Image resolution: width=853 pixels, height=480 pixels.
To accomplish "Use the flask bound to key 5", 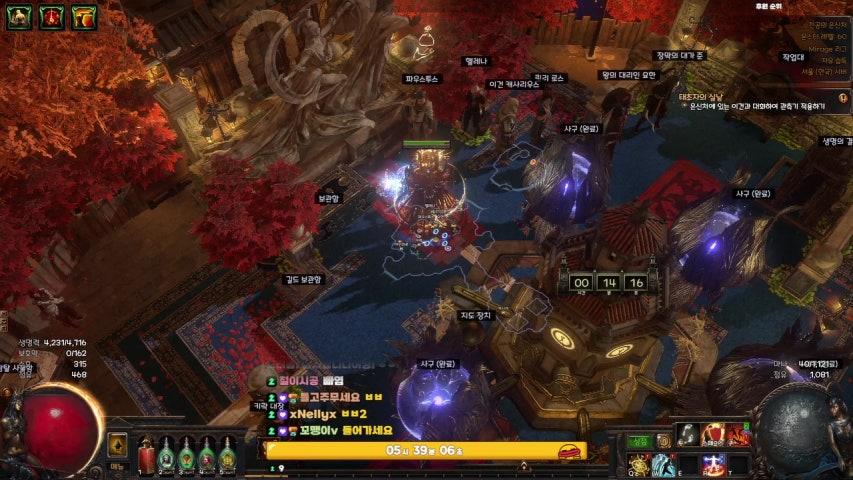I will pyautogui.click(x=228, y=455).
